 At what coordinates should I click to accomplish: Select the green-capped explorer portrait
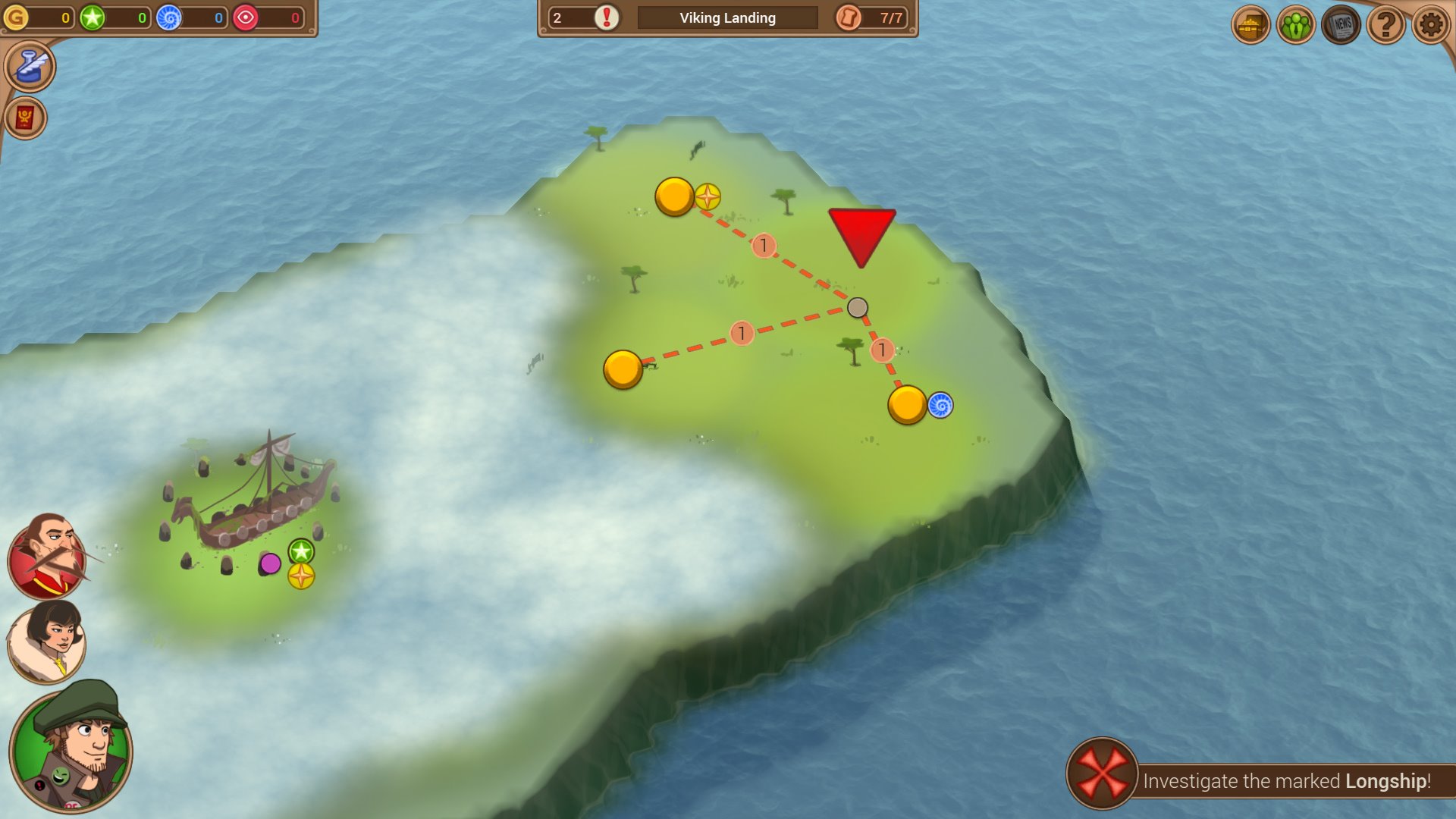coord(71,747)
